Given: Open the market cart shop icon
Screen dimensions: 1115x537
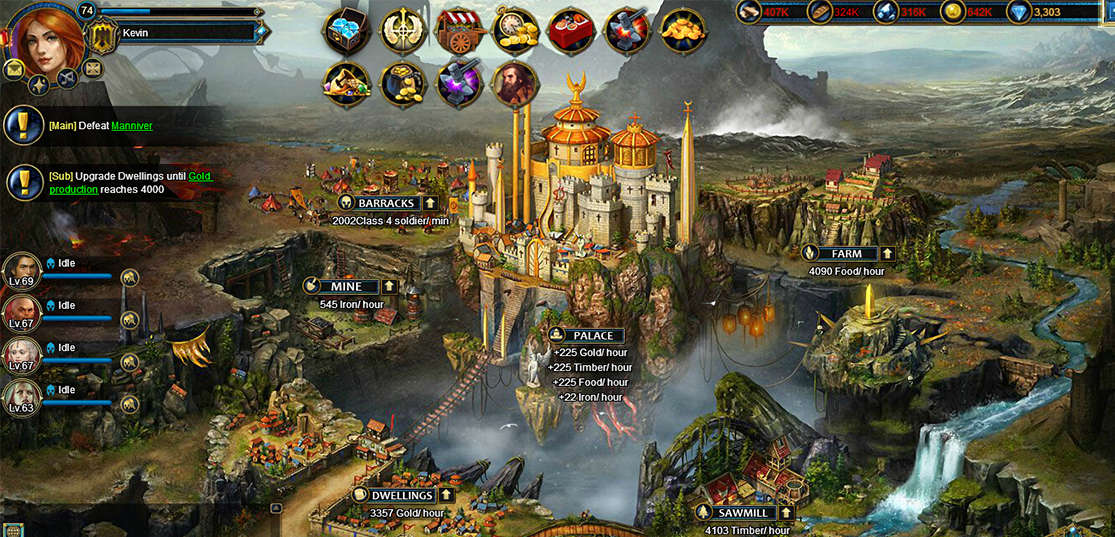Looking at the screenshot, I should (460, 31).
